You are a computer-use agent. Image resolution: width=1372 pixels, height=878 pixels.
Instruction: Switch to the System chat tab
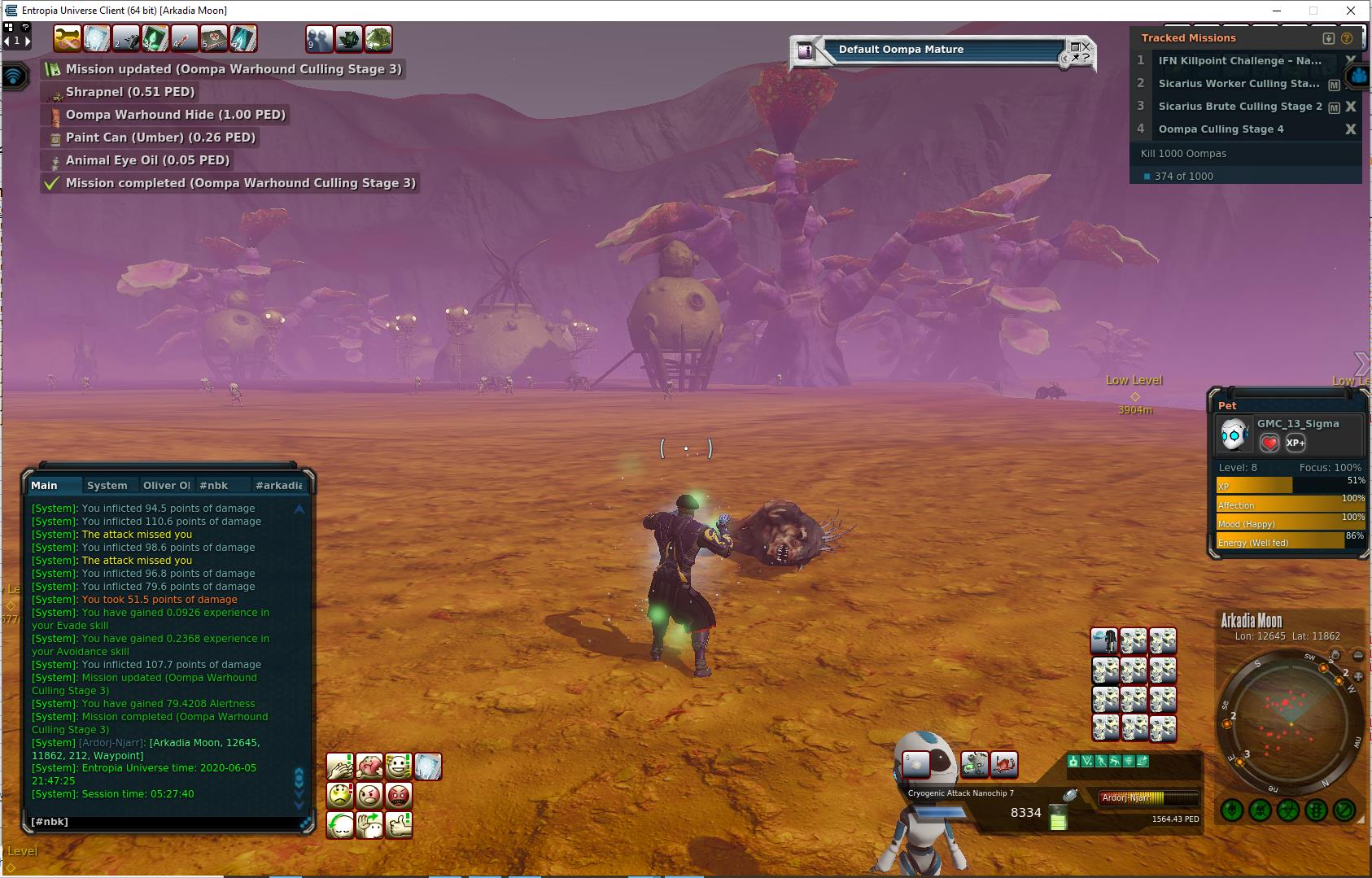(107, 485)
